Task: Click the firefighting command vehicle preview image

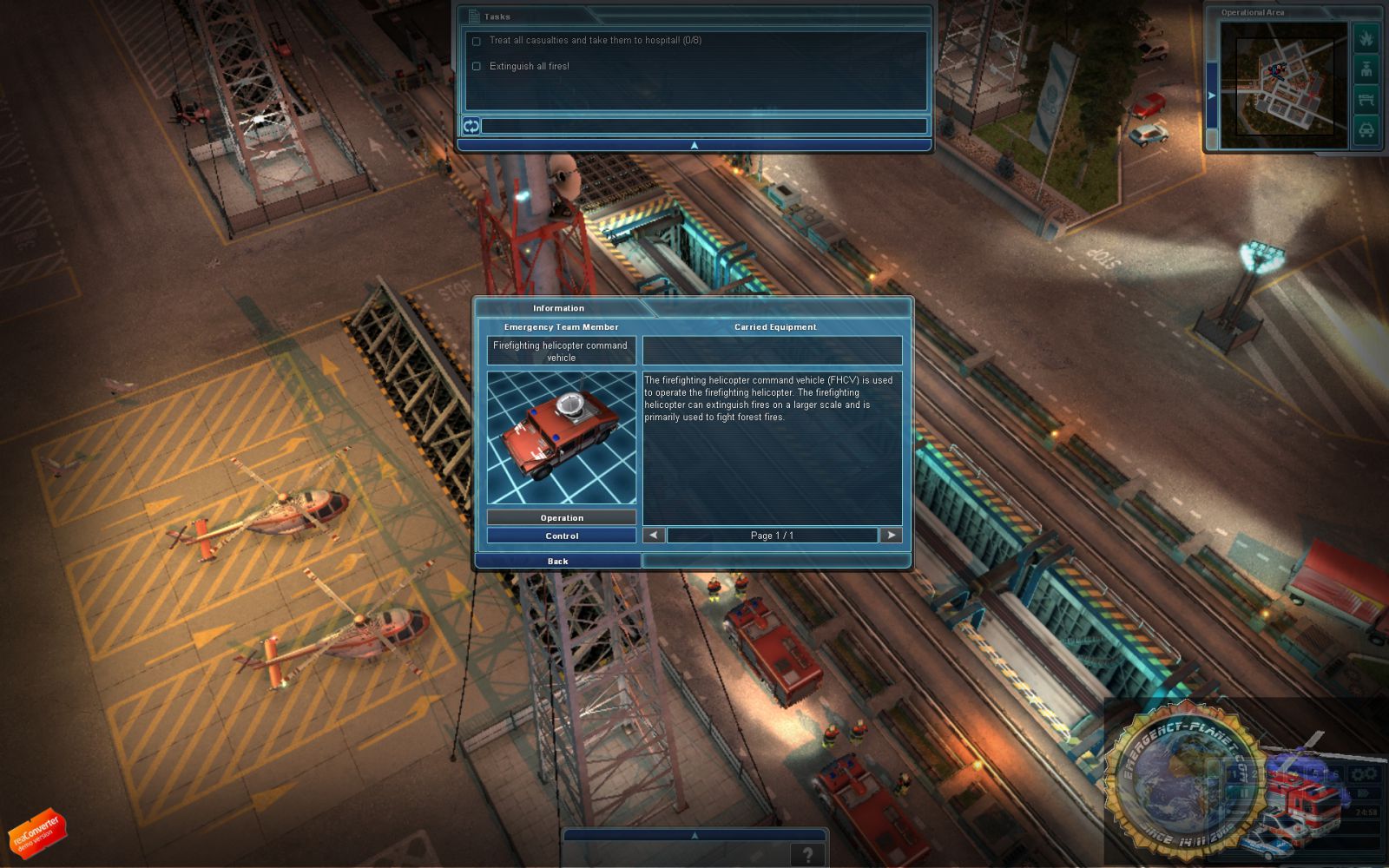Action: [x=562, y=438]
